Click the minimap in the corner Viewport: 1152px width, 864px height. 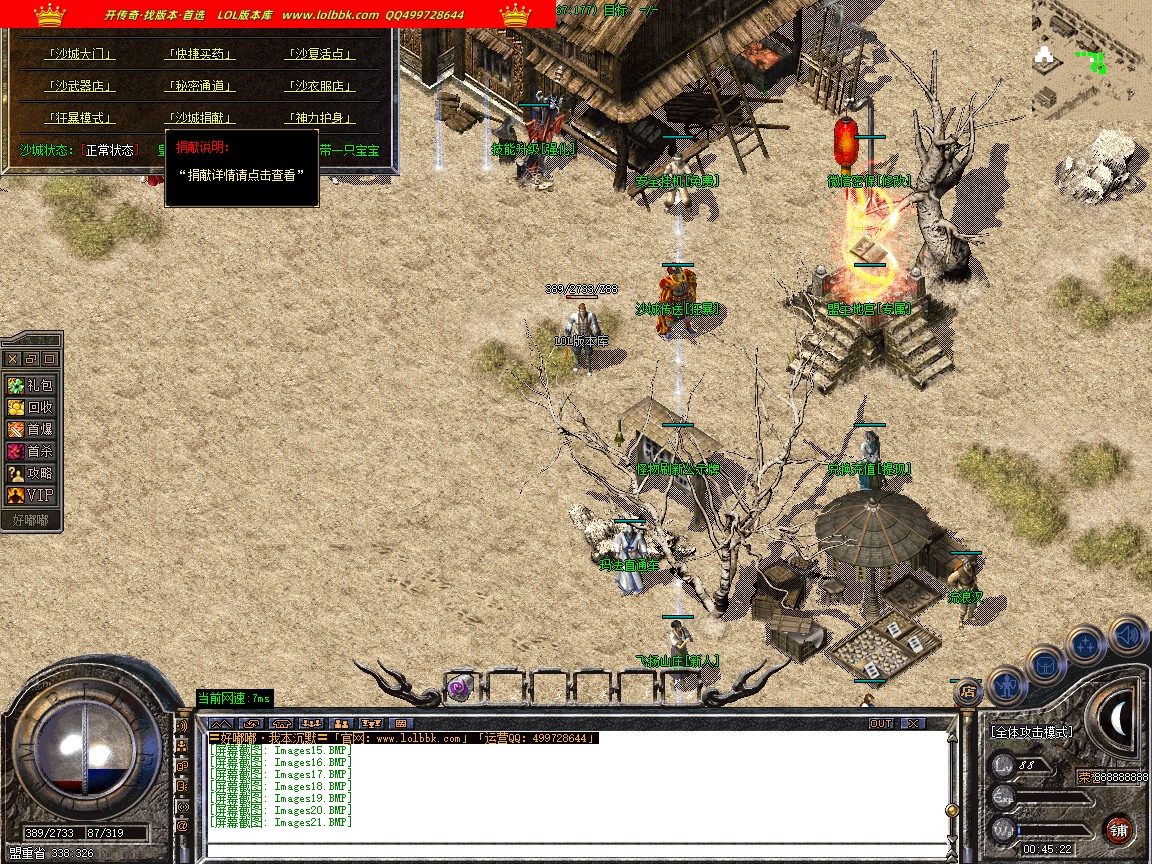(x=1091, y=60)
